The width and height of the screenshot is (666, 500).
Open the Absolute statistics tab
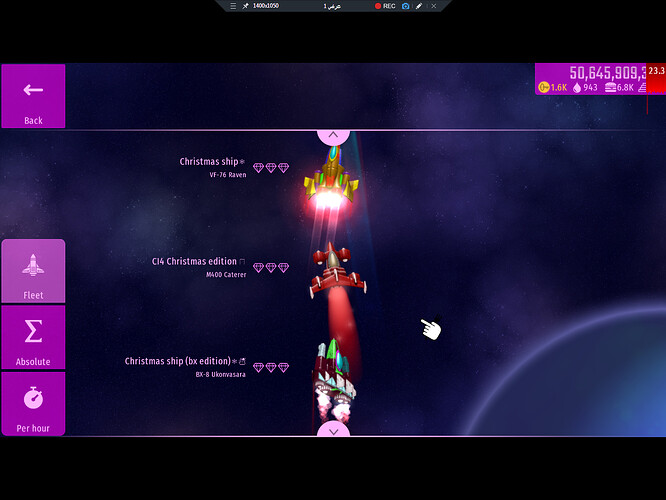[33, 337]
